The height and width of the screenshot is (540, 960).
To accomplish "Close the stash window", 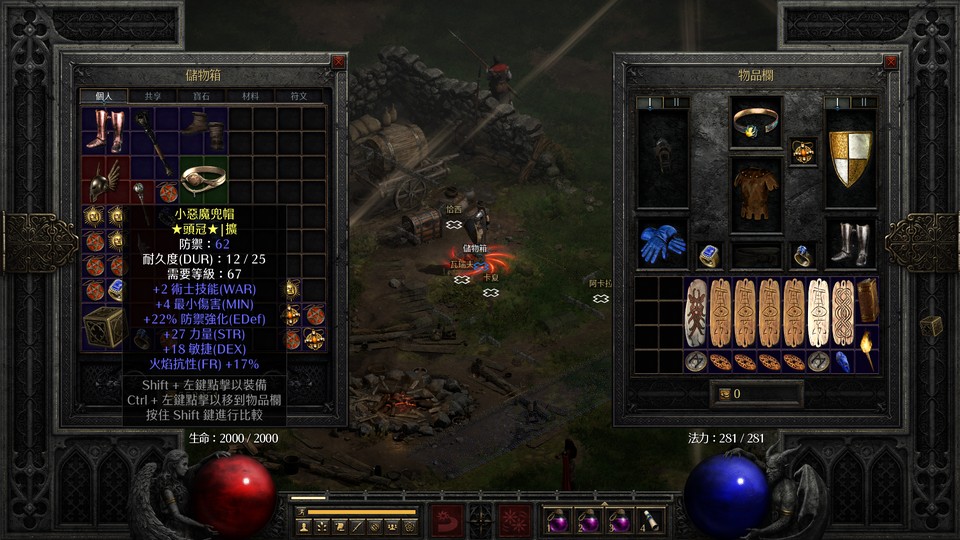I will [339, 62].
